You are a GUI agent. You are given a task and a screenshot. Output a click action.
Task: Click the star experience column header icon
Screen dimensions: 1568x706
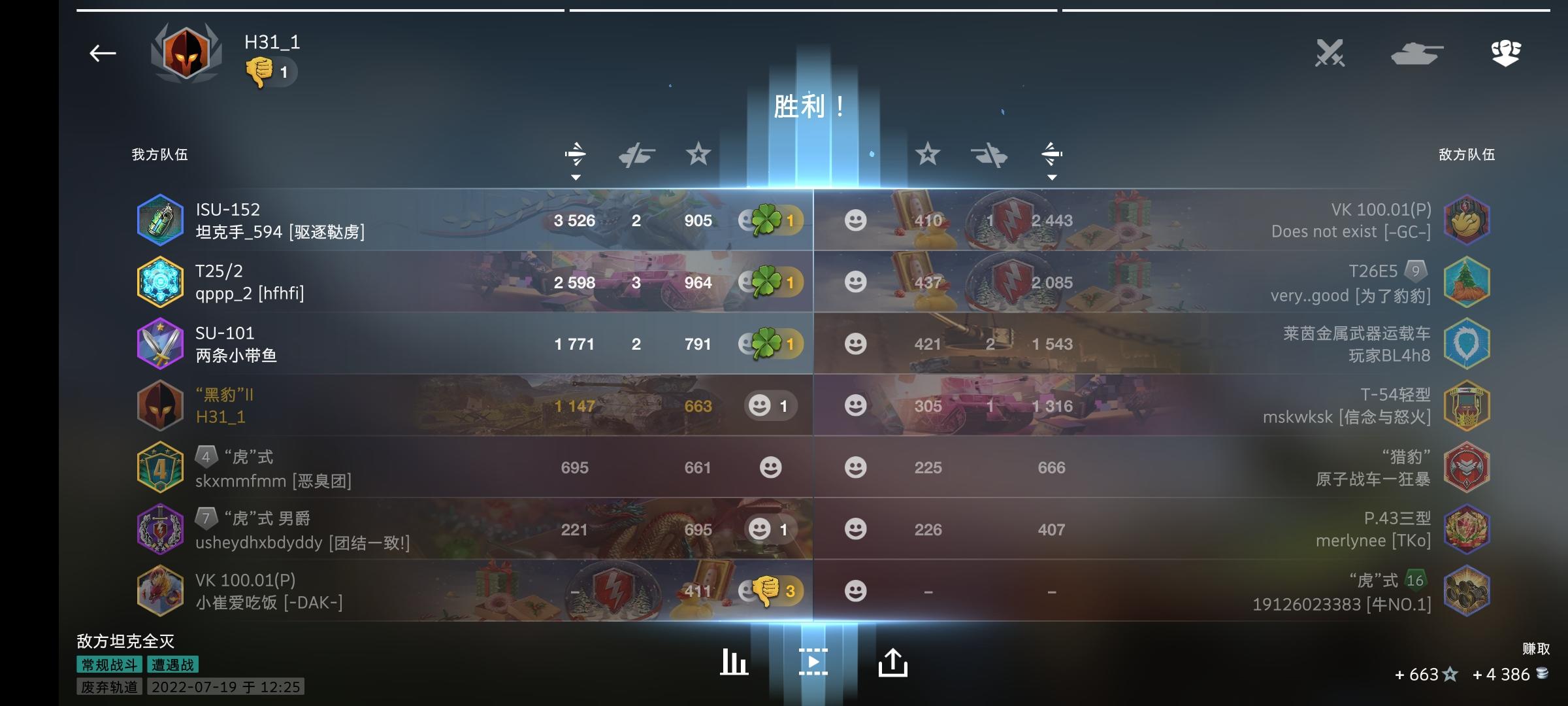(698, 155)
